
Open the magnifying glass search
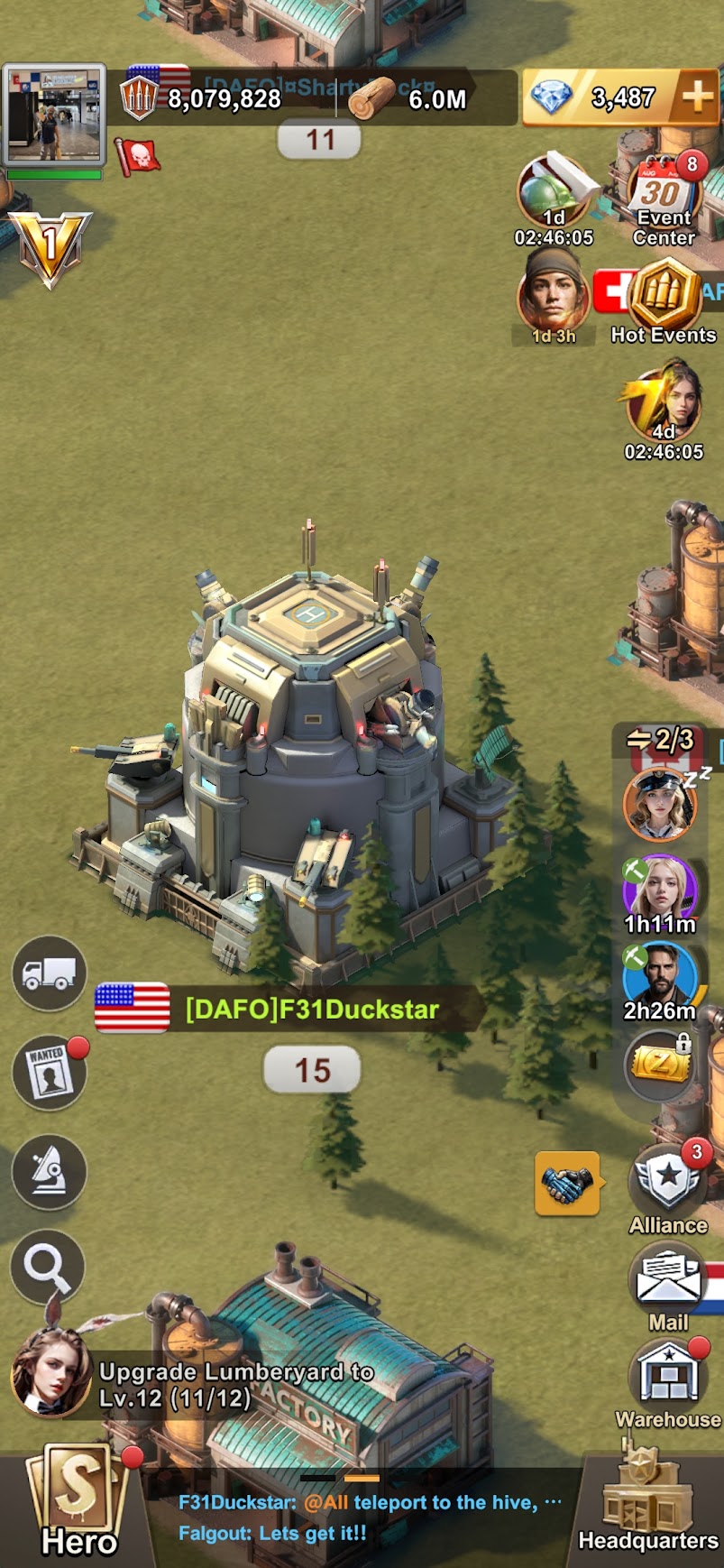click(x=48, y=1268)
